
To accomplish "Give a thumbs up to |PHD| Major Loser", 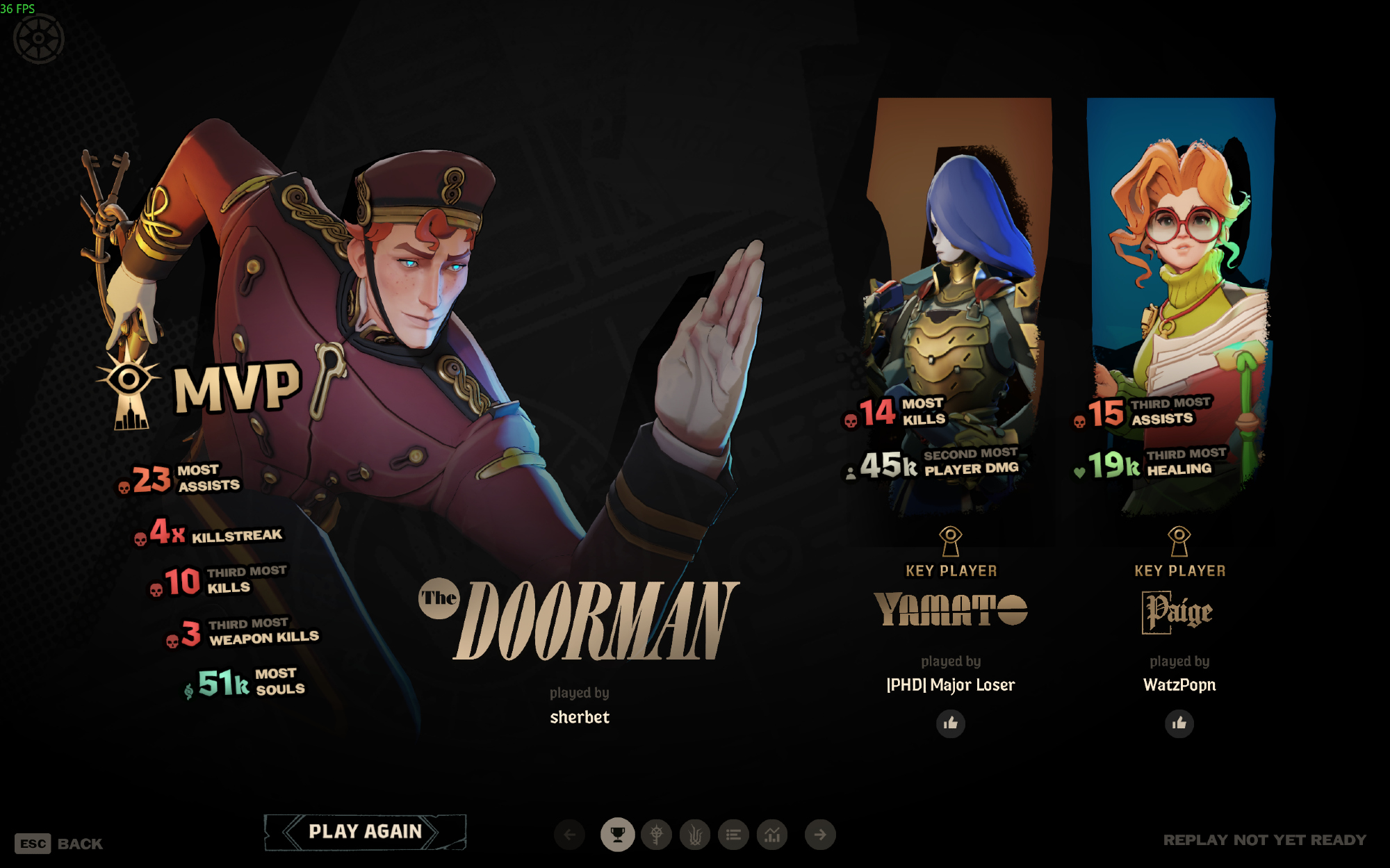I will coord(950,723).
